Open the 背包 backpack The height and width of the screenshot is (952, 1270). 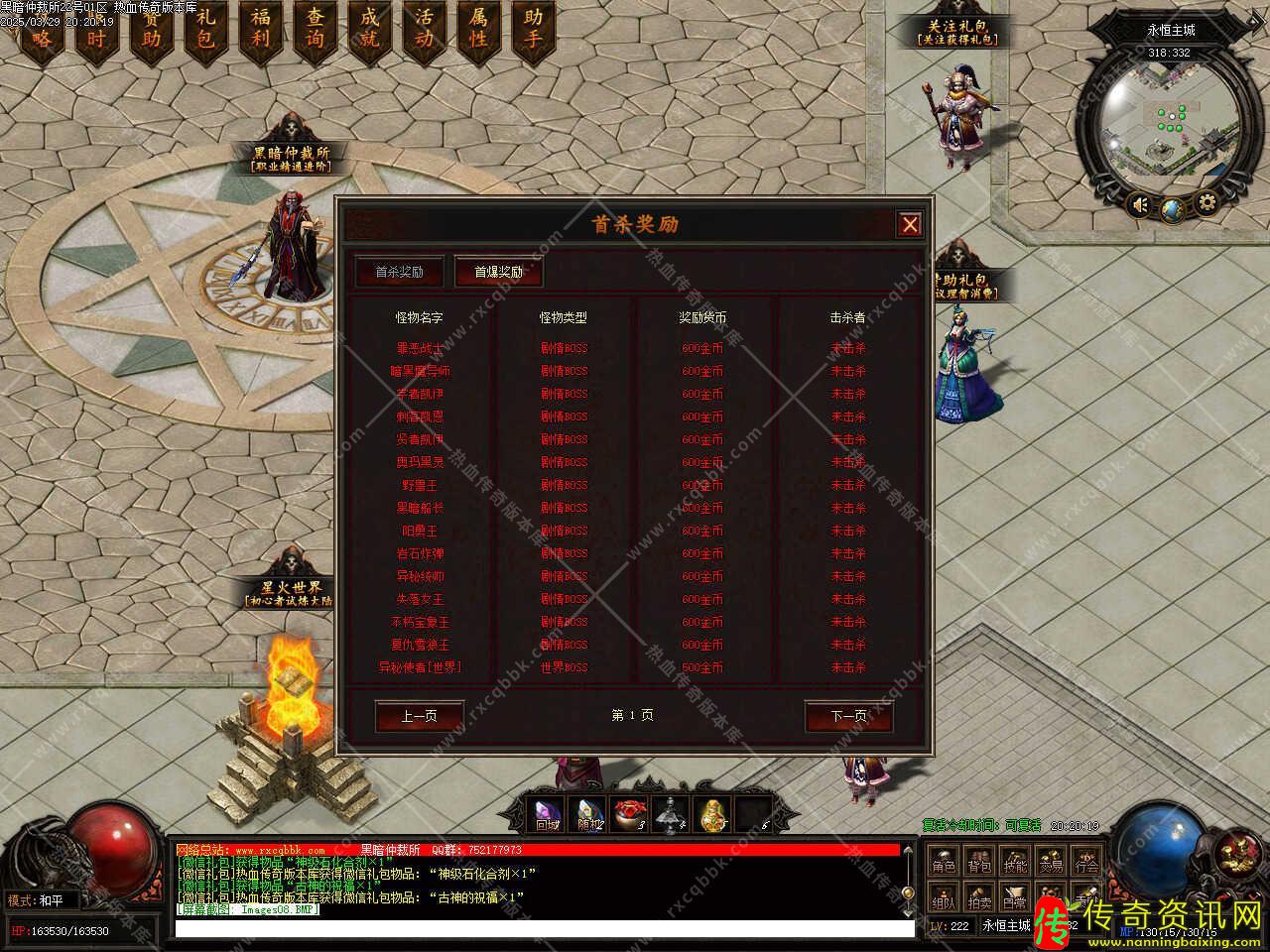click(x=979, y=863)
